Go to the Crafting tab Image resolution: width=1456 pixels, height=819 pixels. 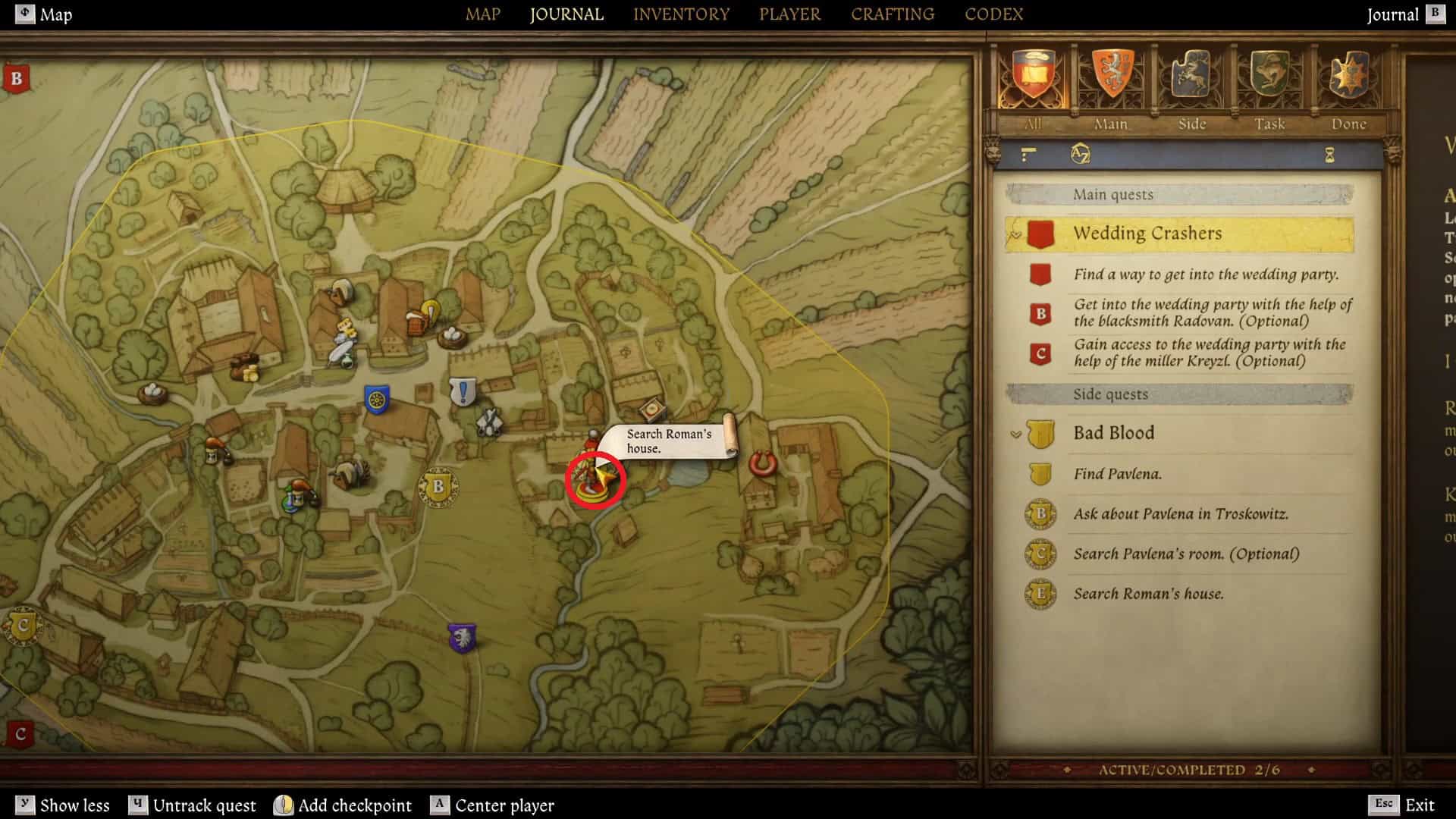pos(892,14)
